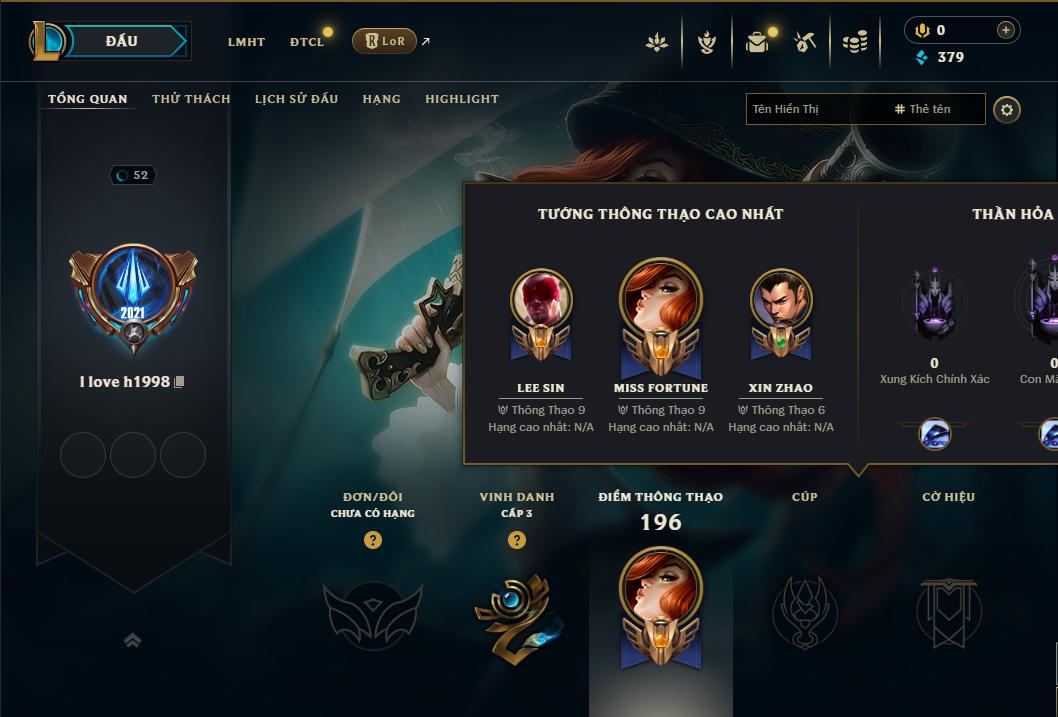Open the LỊCH SỬ ĐẤU tab
Image resolution: width=1058 pixels, height=717 pixels.
point(296,99)
